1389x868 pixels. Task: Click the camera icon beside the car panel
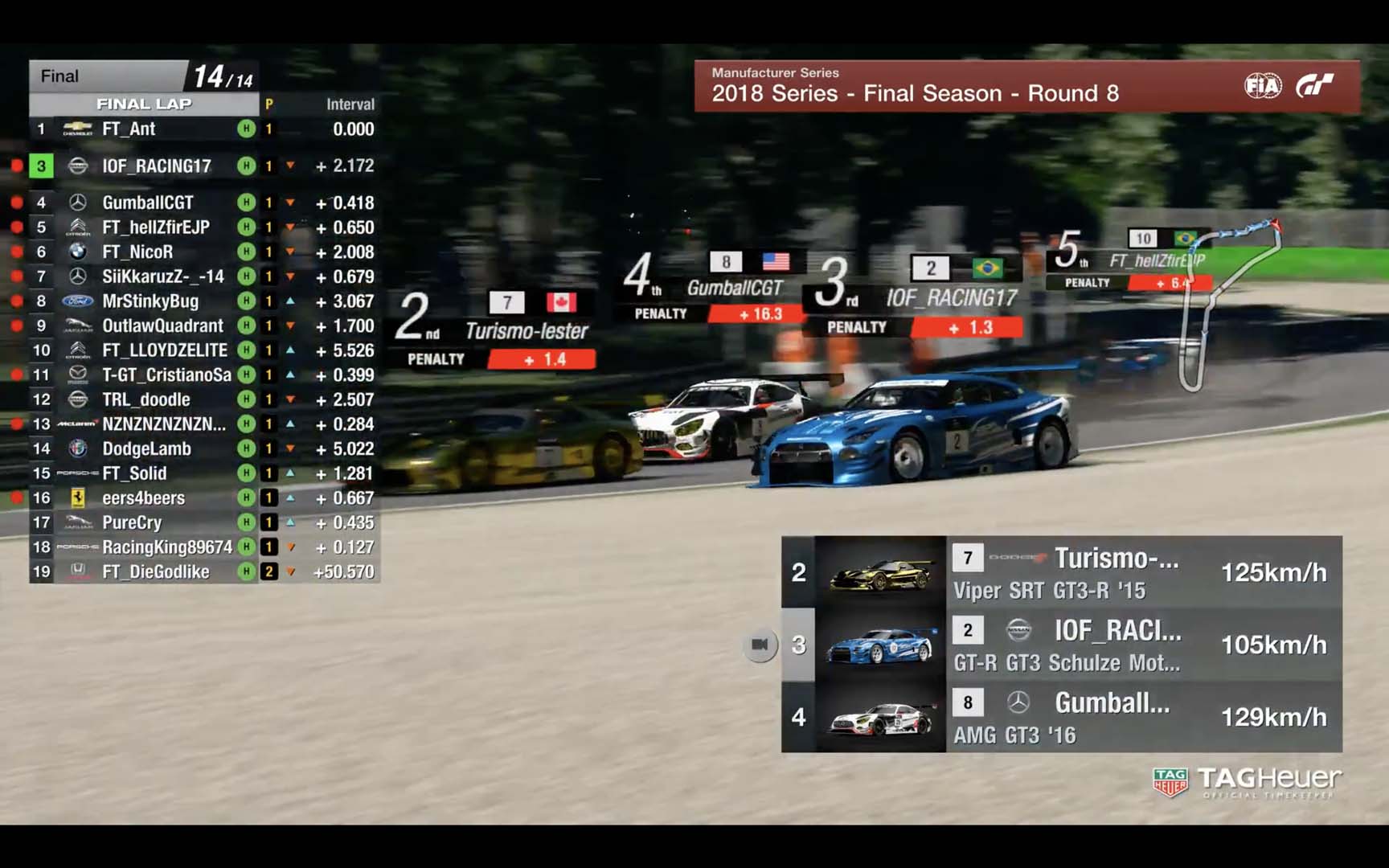tap(760, 645)
